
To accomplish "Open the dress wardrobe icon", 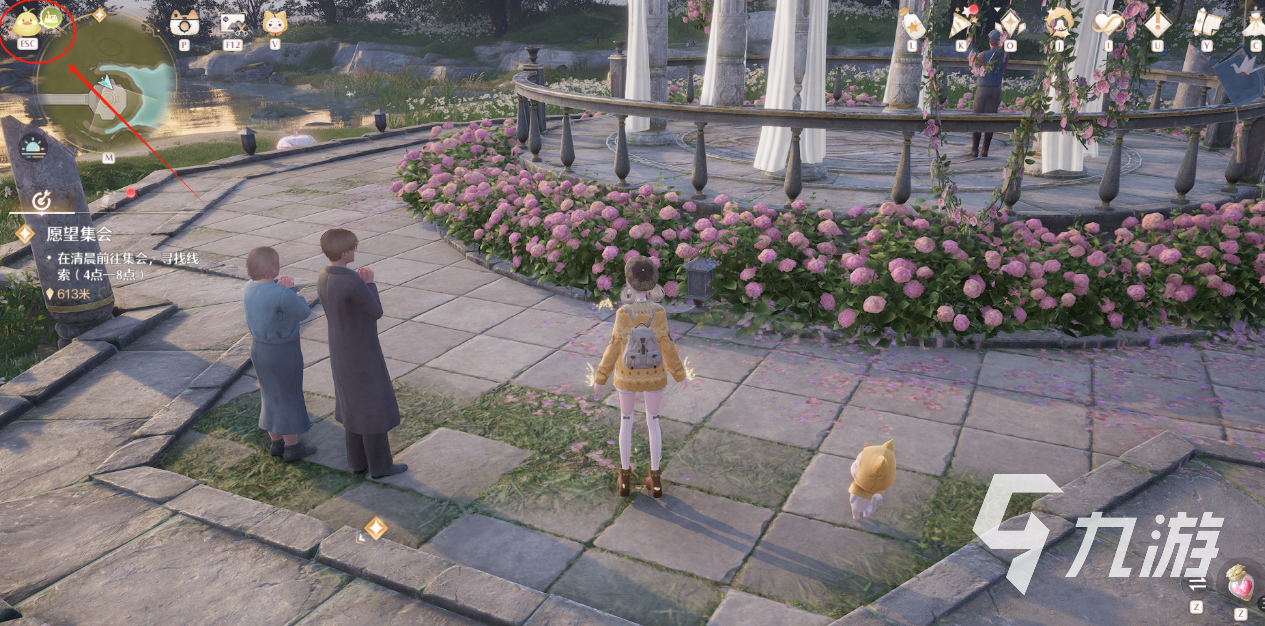I will click(1254, 22).
